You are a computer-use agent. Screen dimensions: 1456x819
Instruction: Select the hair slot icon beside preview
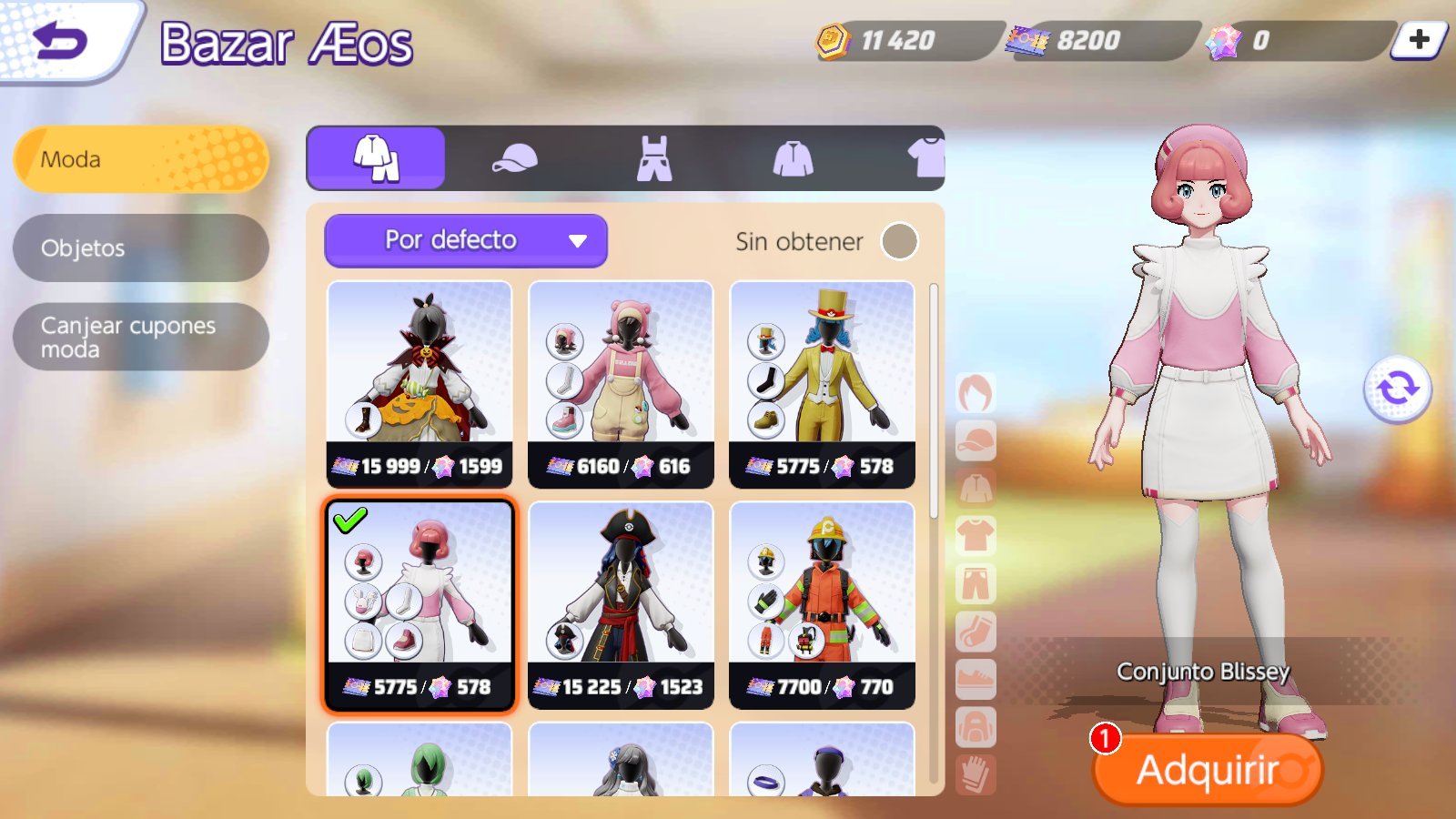976,393
